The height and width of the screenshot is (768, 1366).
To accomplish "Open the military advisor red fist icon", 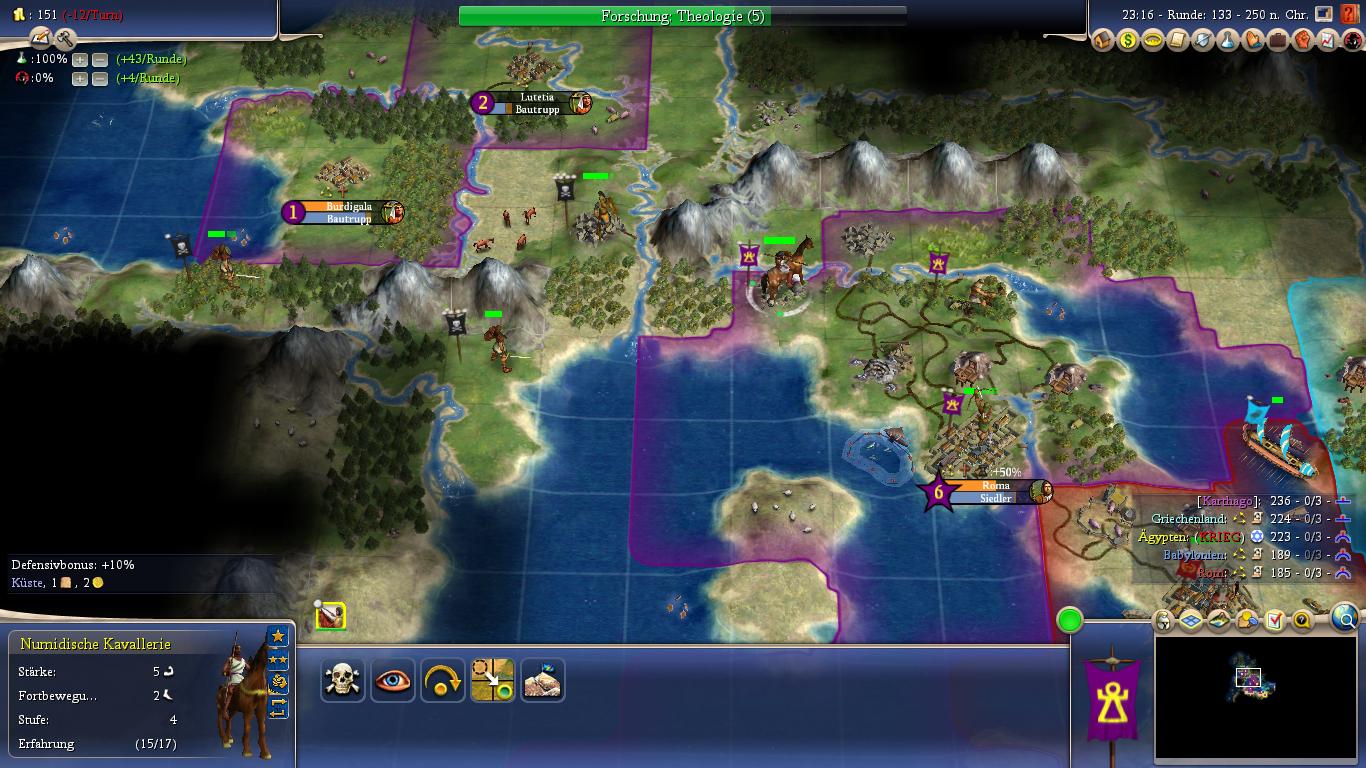I will click(x=1302, y=41).
